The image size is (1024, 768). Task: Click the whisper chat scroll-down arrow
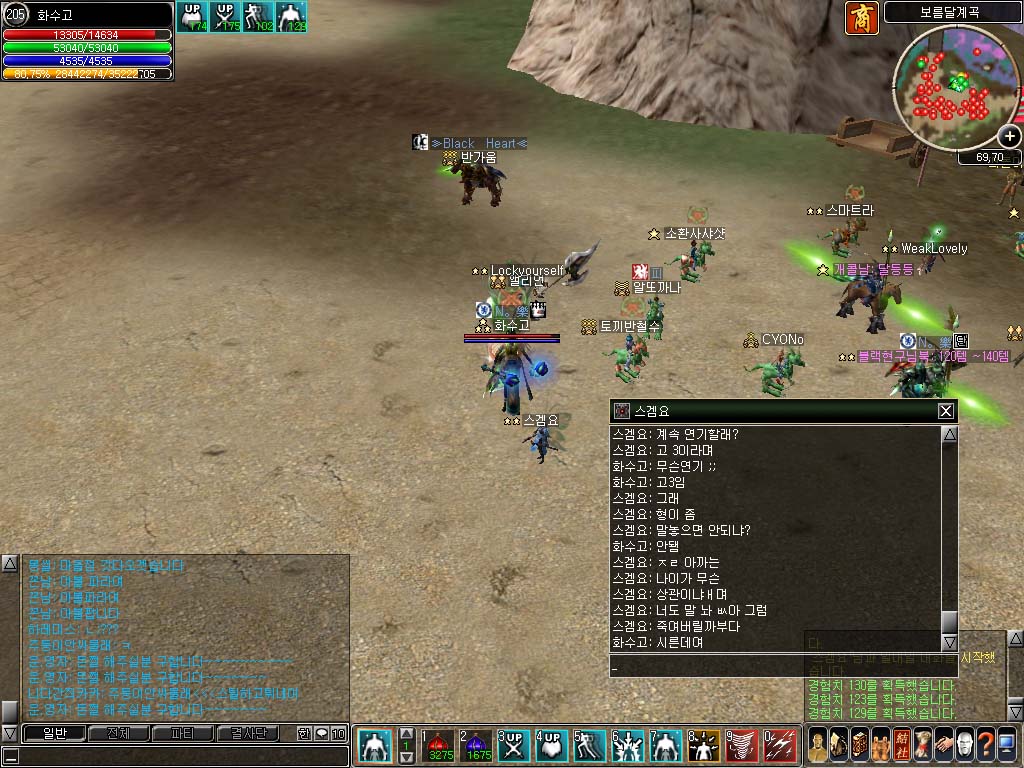coord(949,643)
